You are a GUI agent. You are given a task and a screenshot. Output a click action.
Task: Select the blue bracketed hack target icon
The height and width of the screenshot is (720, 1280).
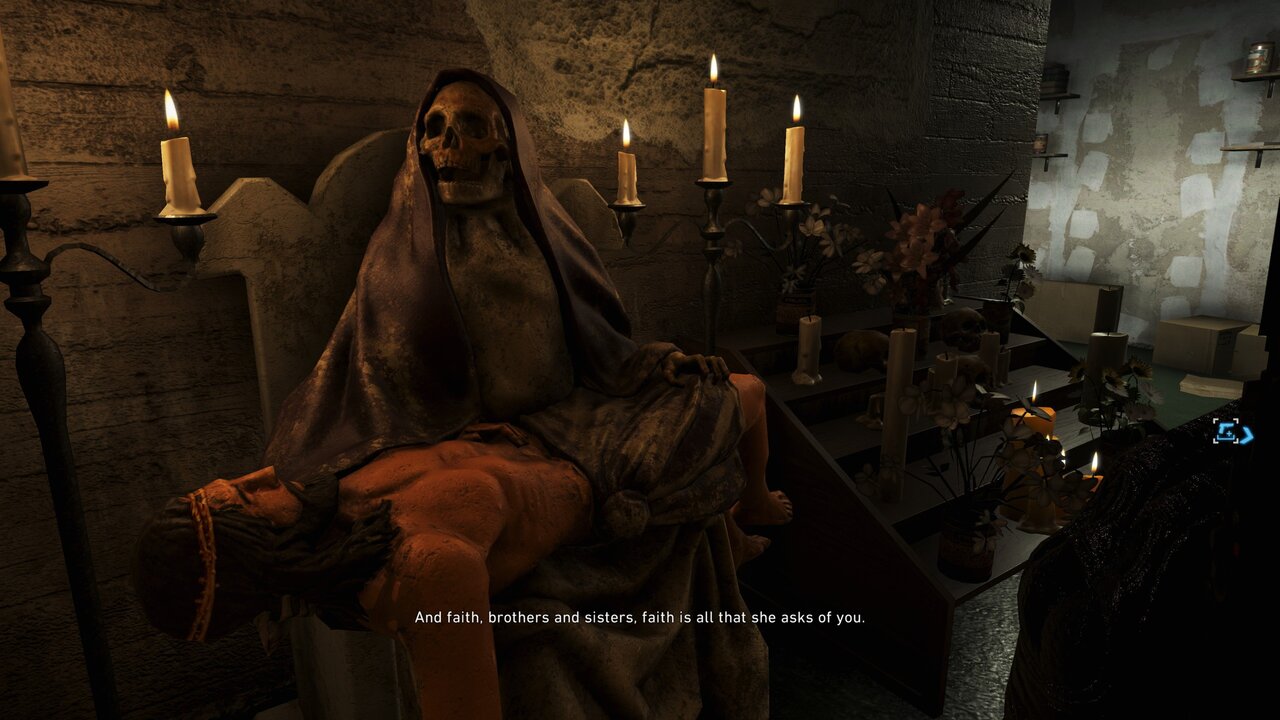(1231, 432)
